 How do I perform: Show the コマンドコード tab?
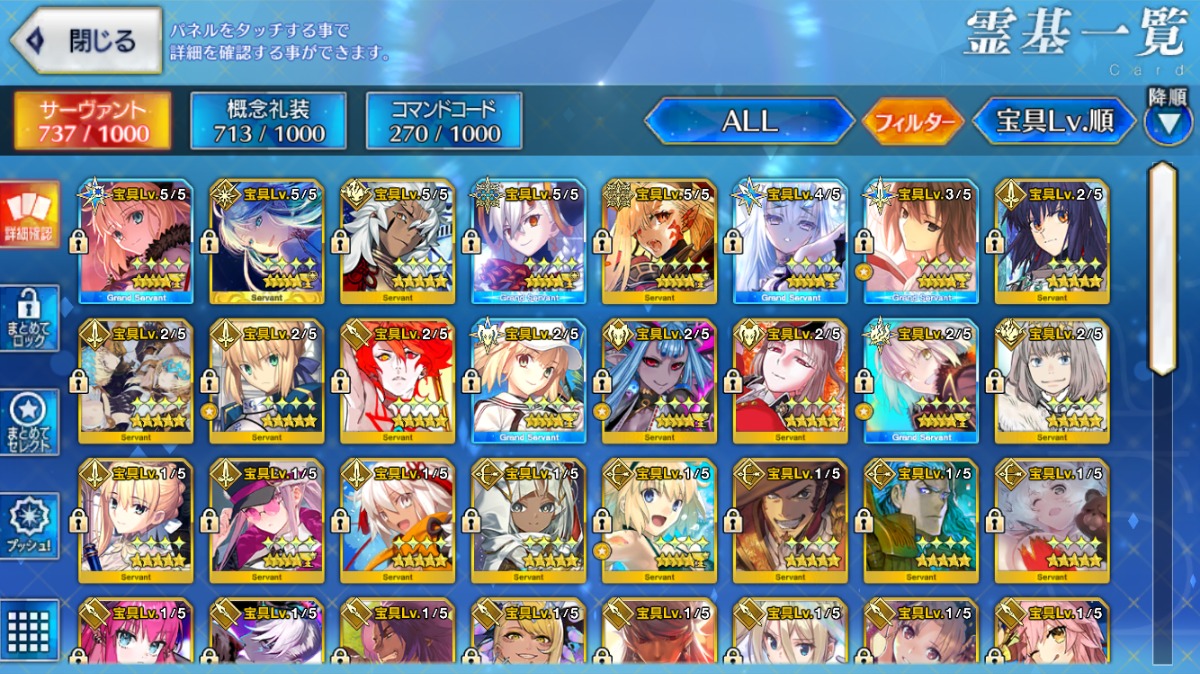click(444, 121)
